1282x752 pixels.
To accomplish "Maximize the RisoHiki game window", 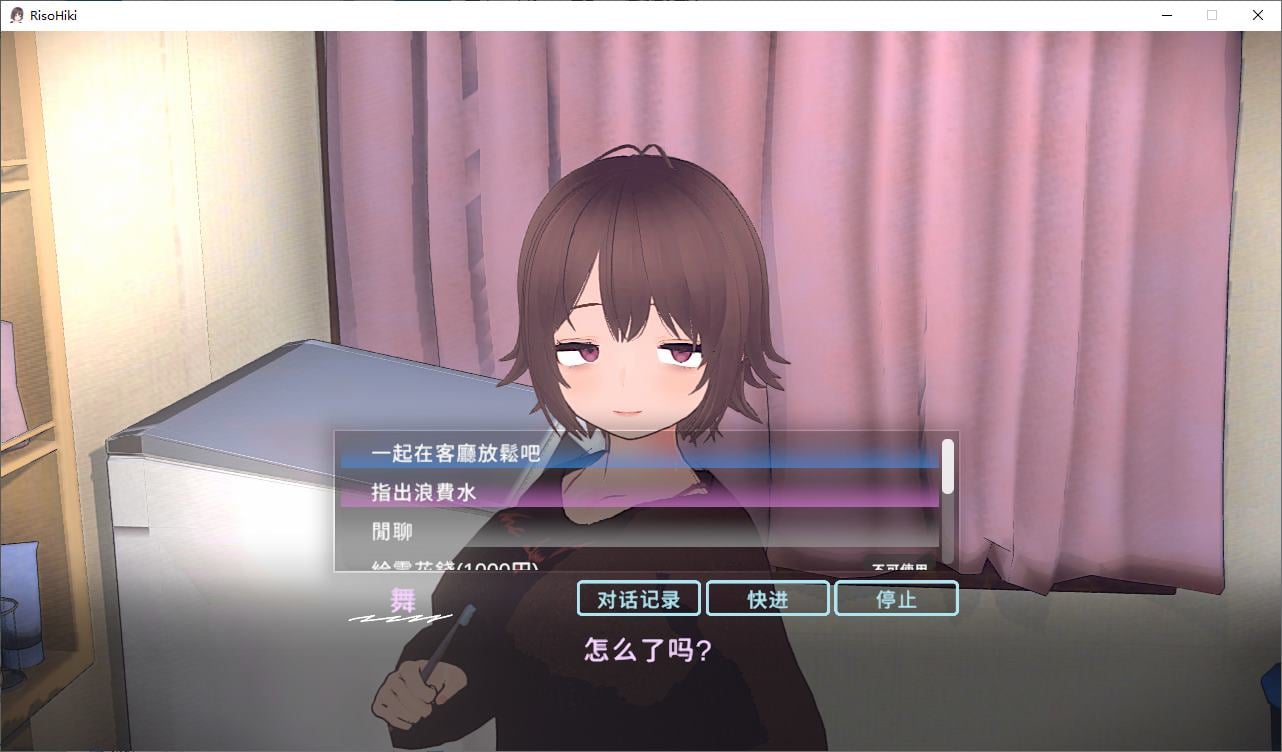I will [x=1212, y=15].
